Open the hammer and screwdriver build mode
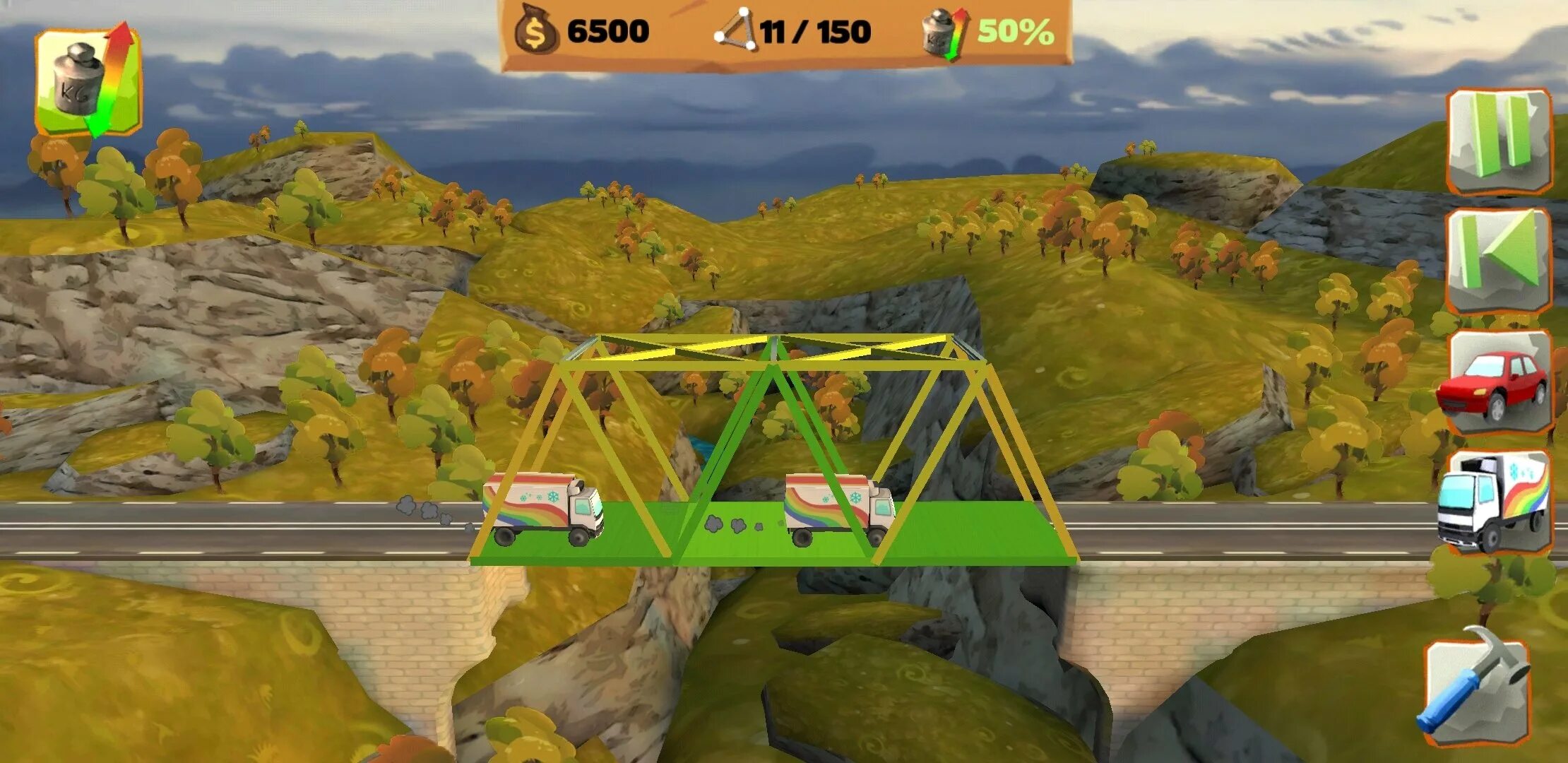 click(x=1475, y=689)
